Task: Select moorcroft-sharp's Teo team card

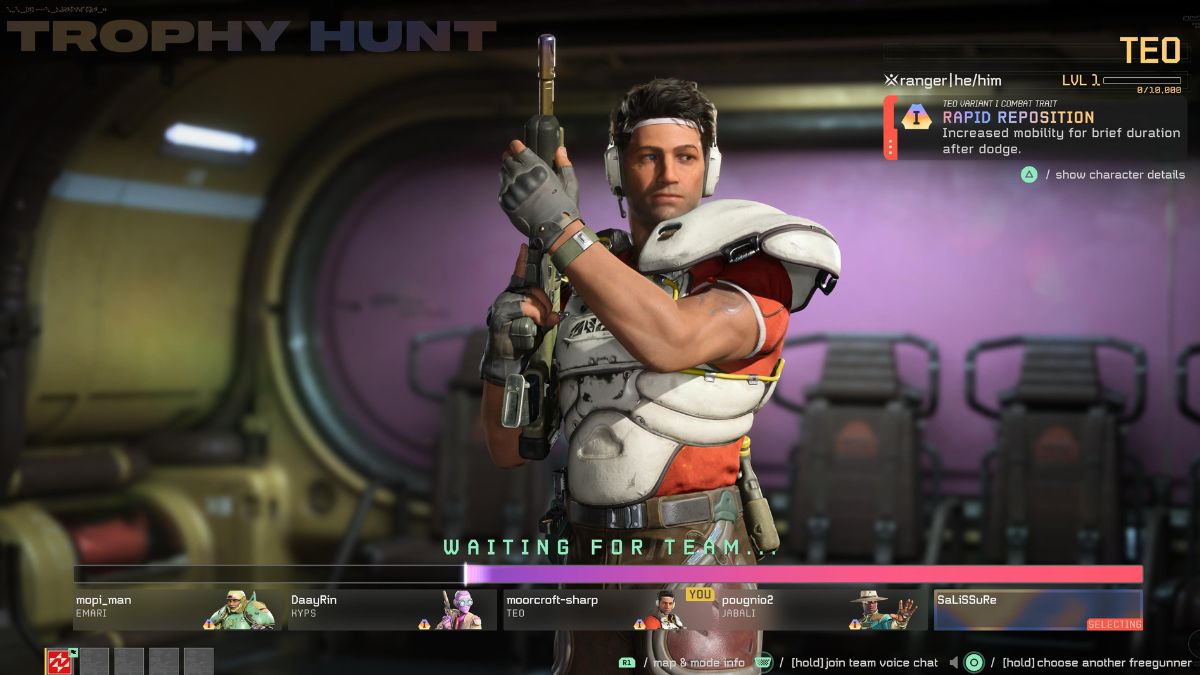Action: [607, 609]
